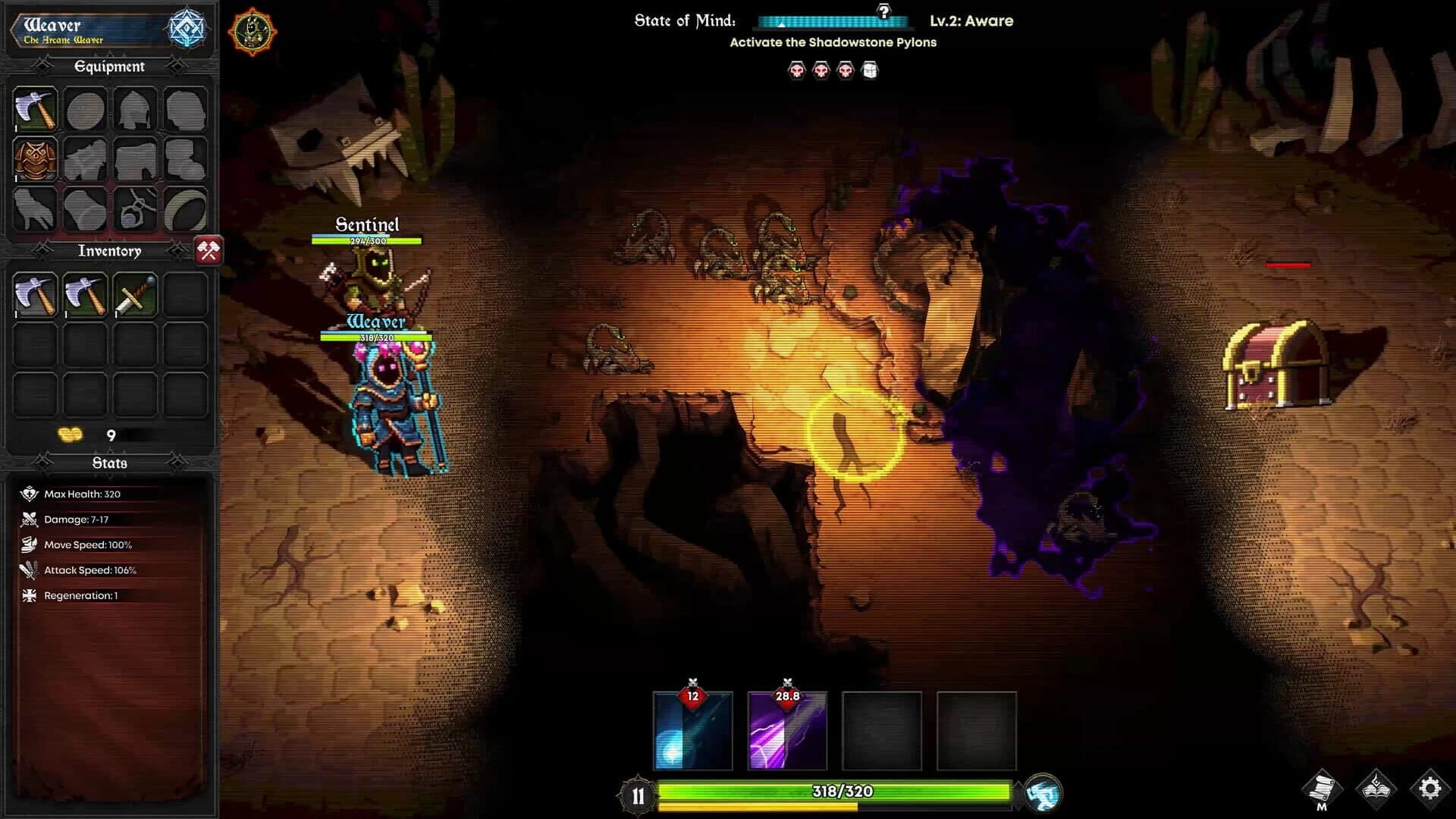The width and height of the screenshot is (1456, 819).
Task: Select the first skull kill marker icon
Action: point(797,71)
